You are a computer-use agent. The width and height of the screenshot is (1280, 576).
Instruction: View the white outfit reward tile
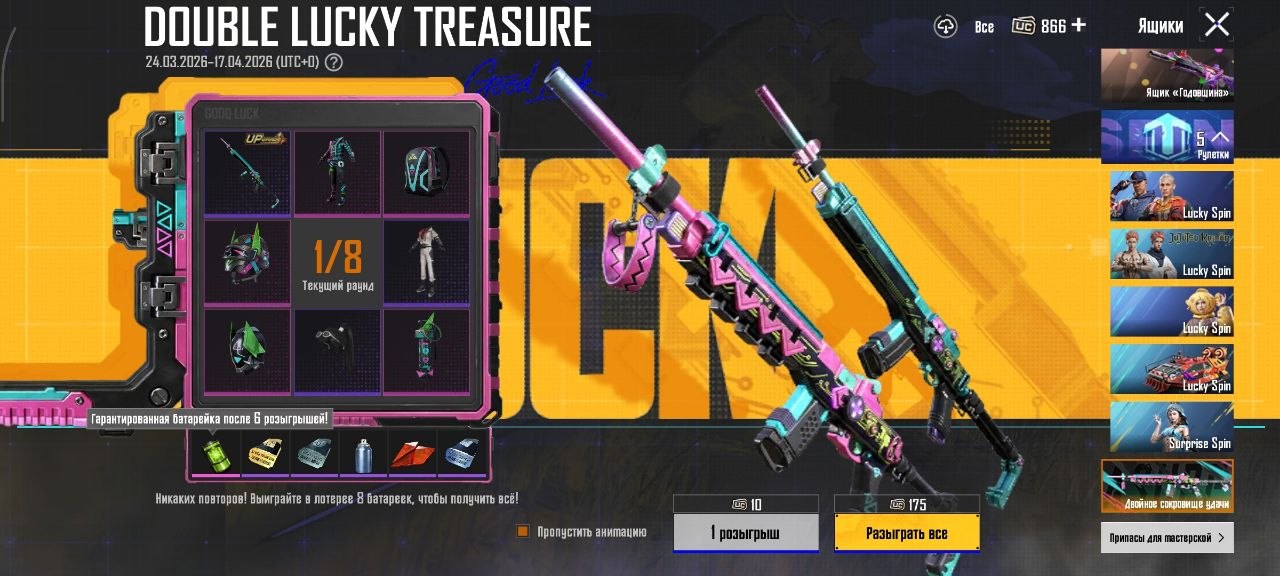(426, 262)
